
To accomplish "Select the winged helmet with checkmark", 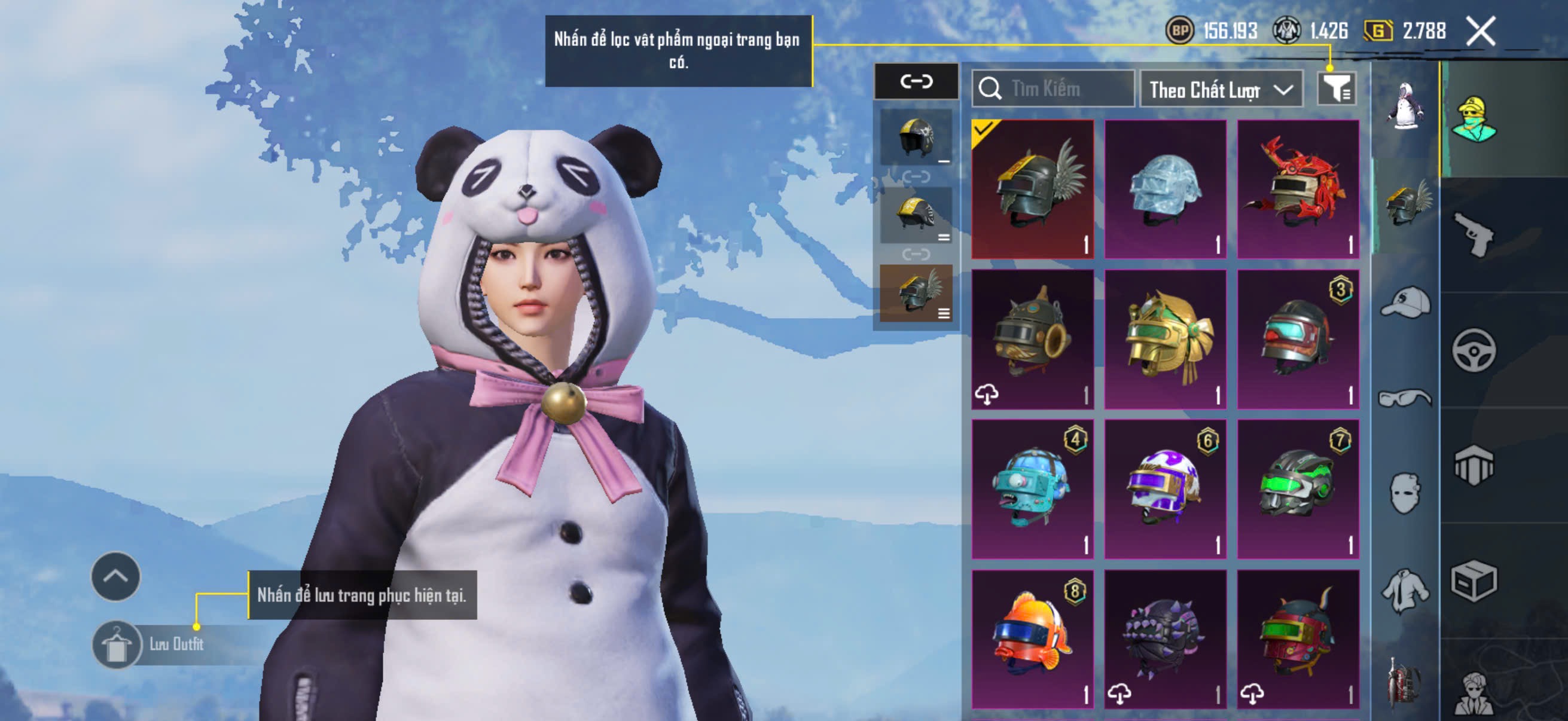I will click(x=1032, y=188).
